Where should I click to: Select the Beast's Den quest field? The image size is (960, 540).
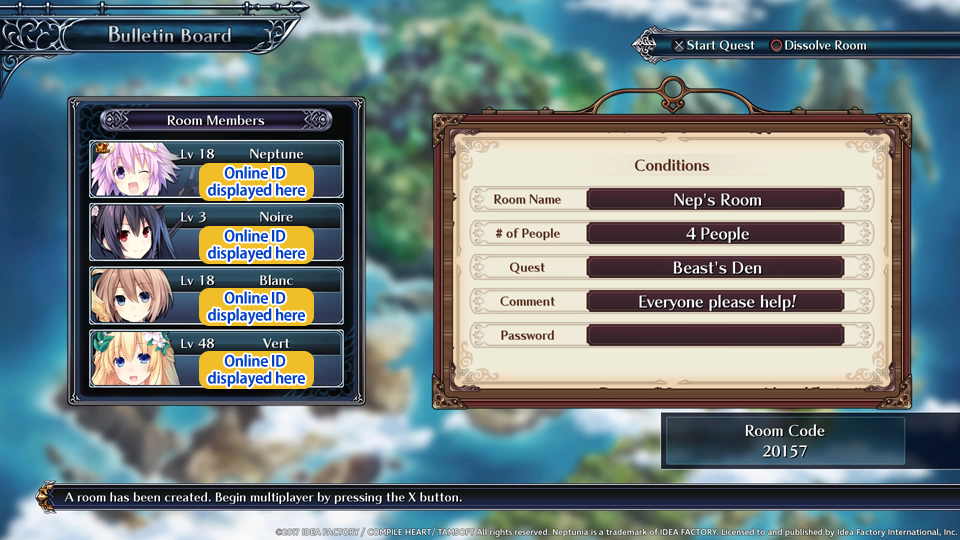tap(715, 267)
